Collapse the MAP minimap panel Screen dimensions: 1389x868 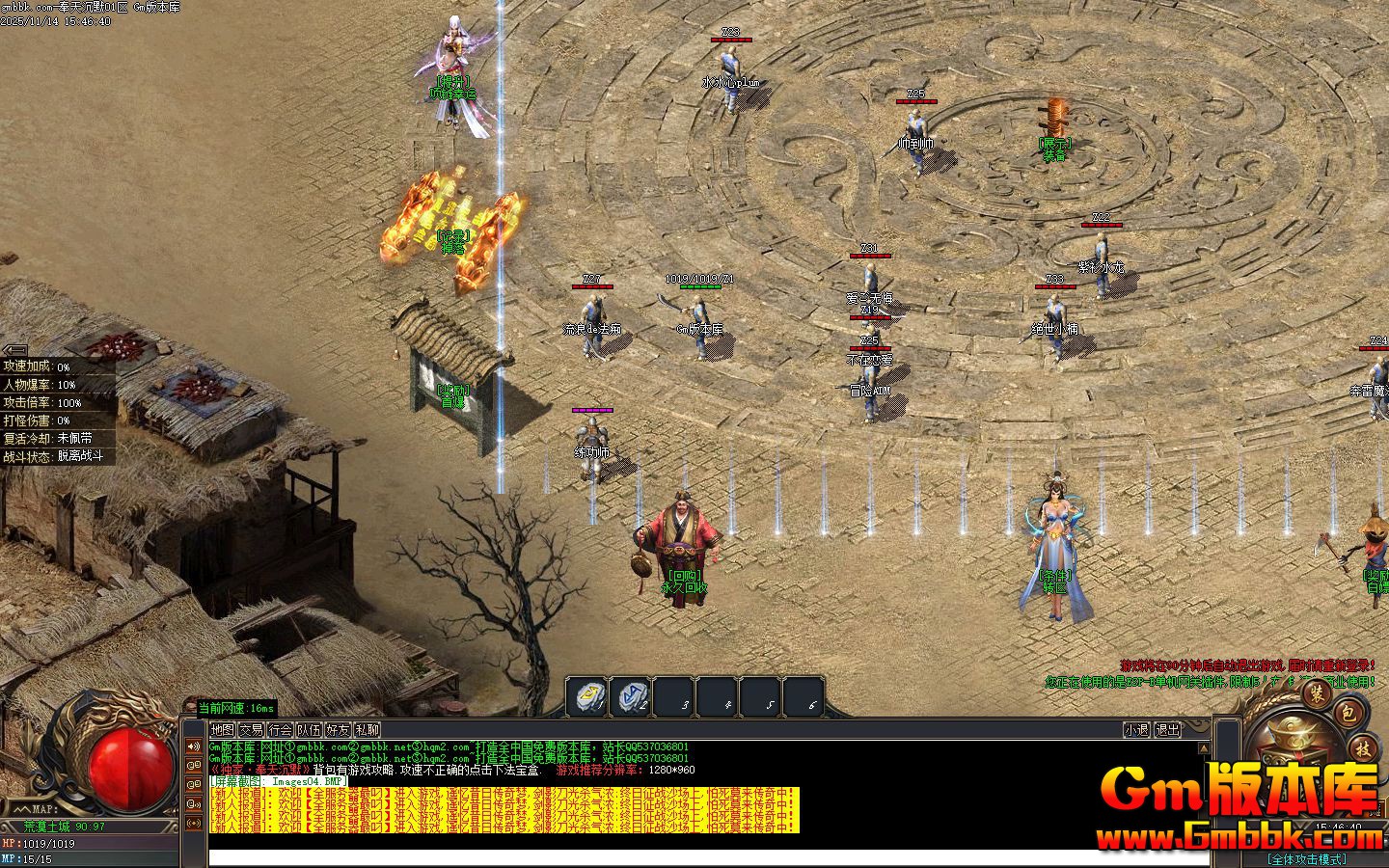(x=23, y=808)
